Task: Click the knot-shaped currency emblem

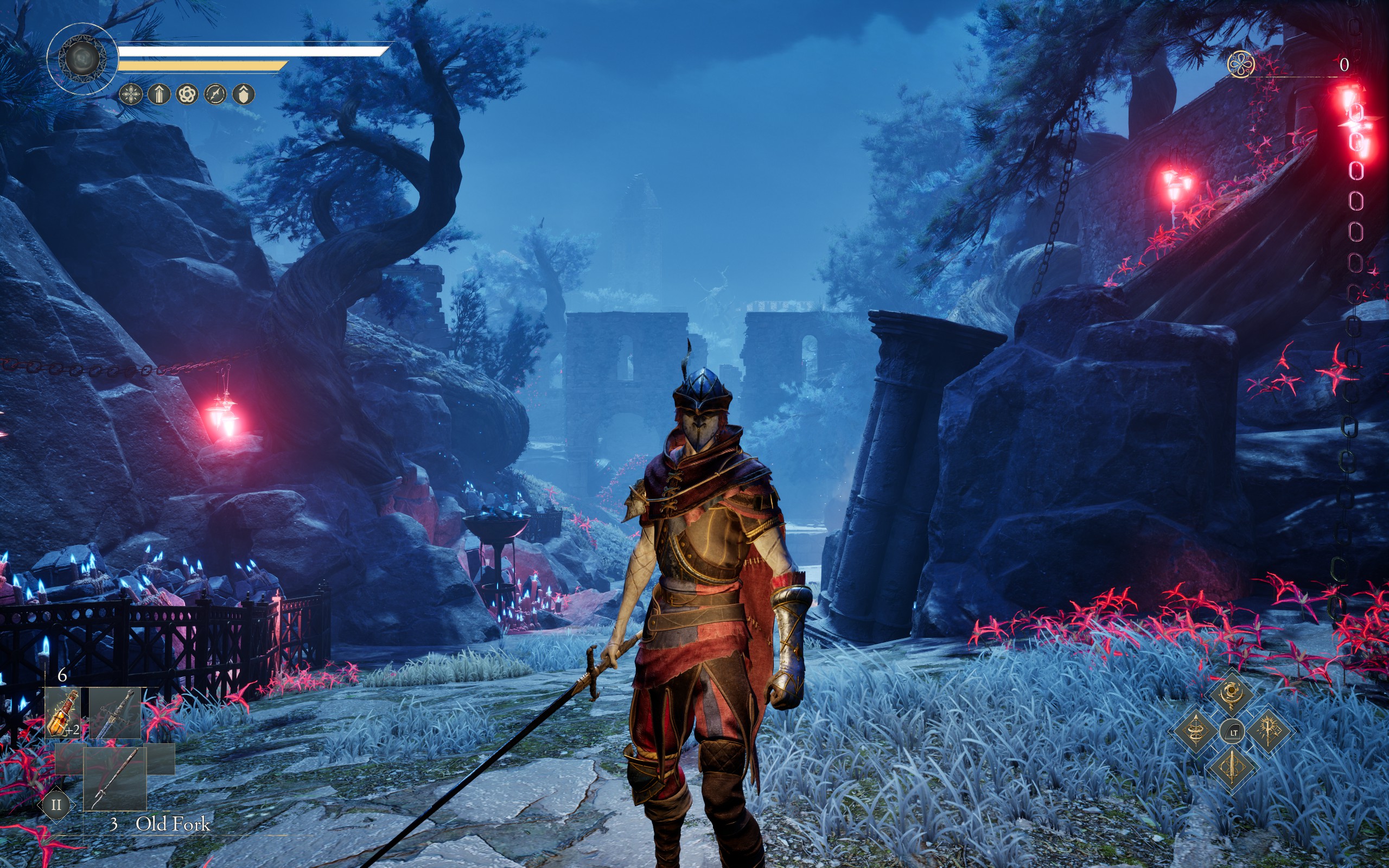Action: [1241, 65]
